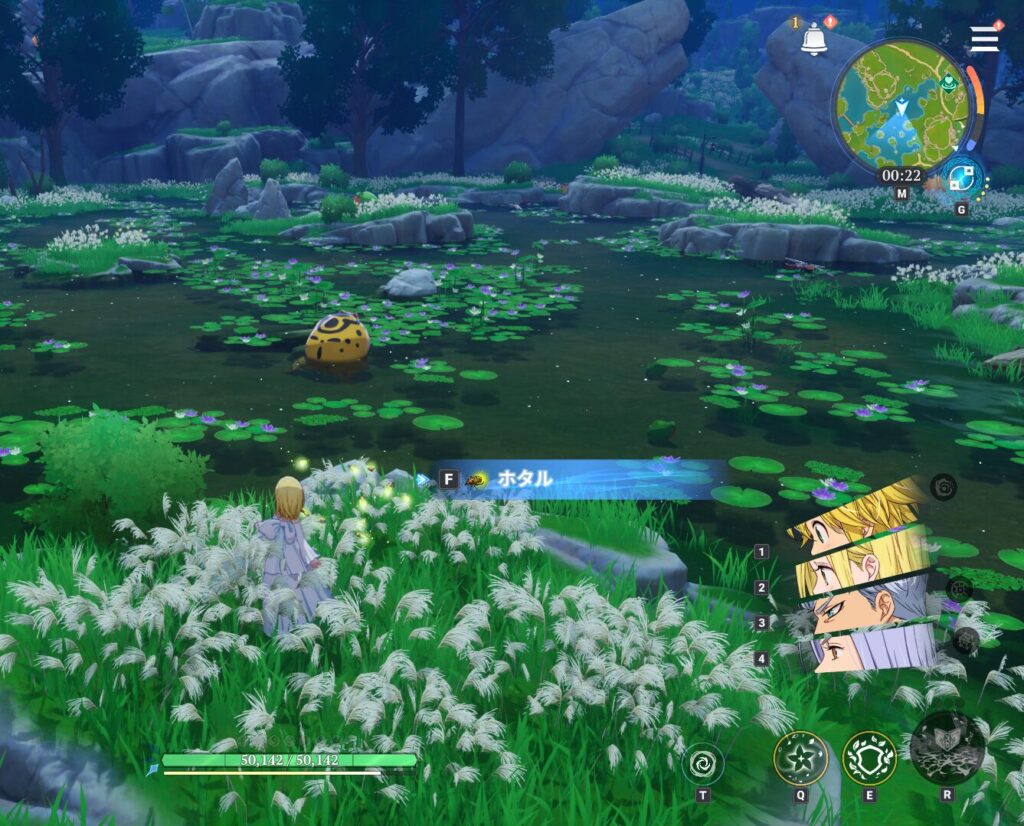Activate the blue swirl gadget beside minimap
Image resolution: width=1024 pixels, height=826 pixels.
pyautogui.click(x=963, y=178)
